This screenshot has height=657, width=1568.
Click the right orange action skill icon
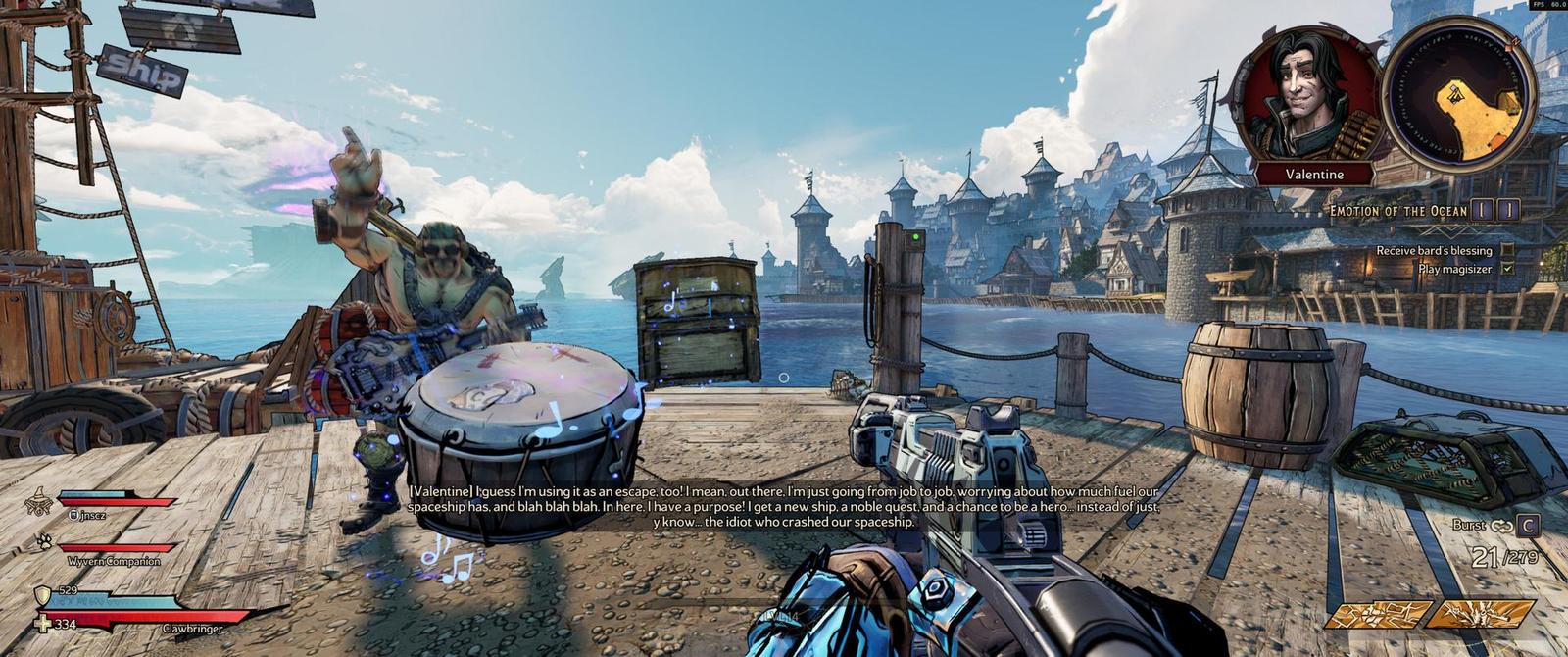[1479, 615]
